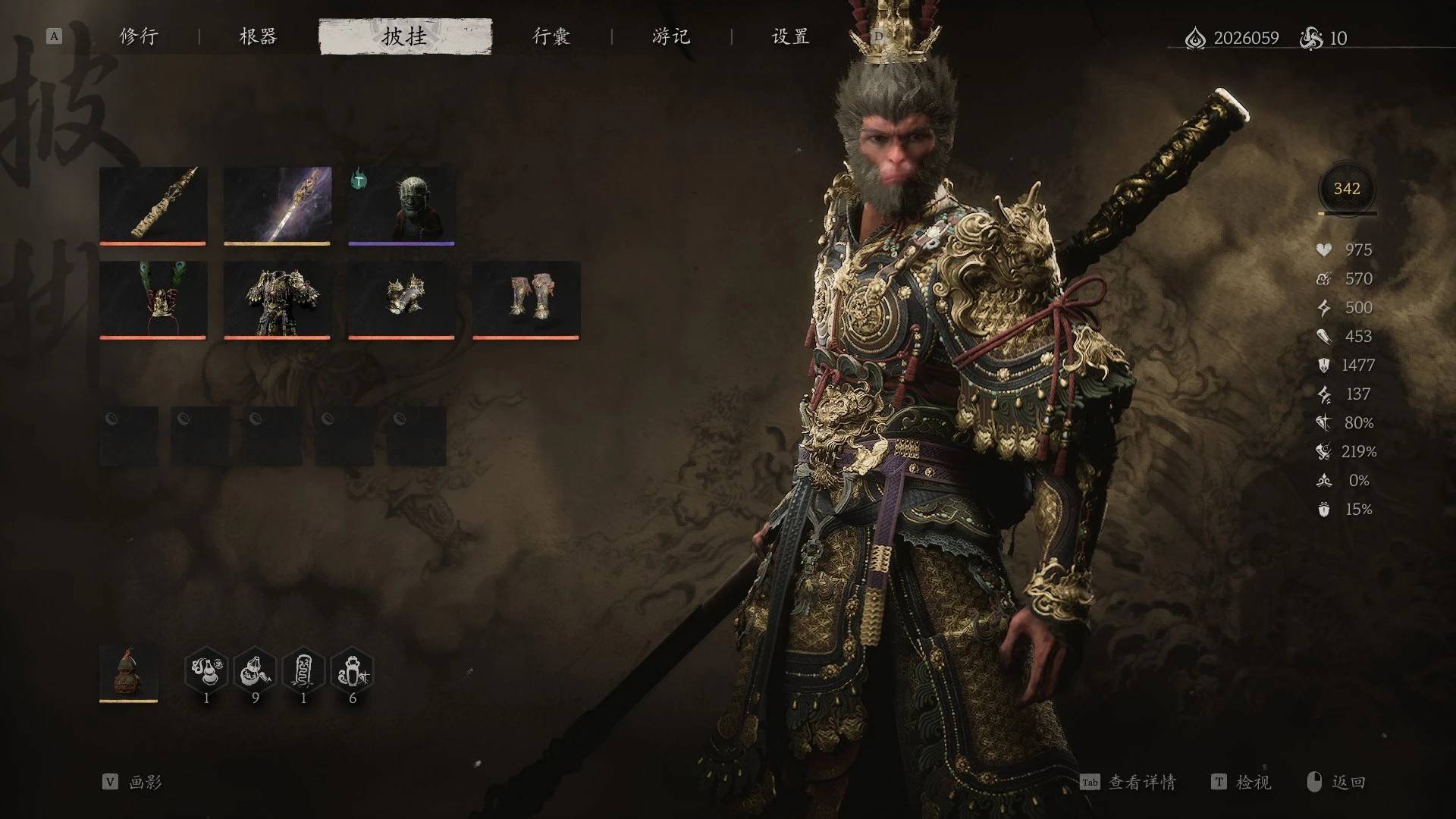Screen dimensions: 1456x819
Task: Select the highlighted 披挂 tab
Action: coord(405,36)
